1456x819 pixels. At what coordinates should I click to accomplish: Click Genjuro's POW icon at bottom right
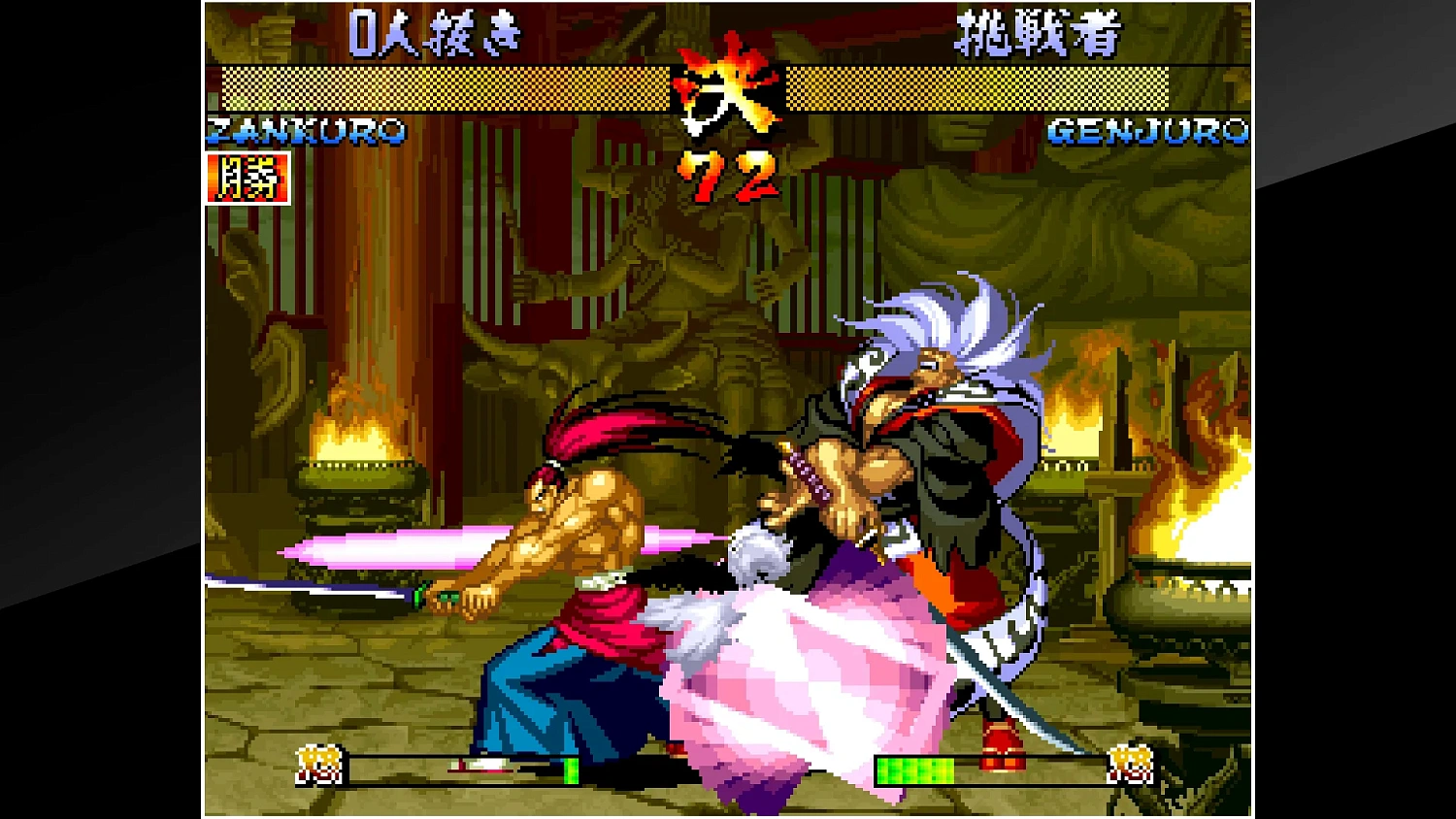(x=1131, y=767)
